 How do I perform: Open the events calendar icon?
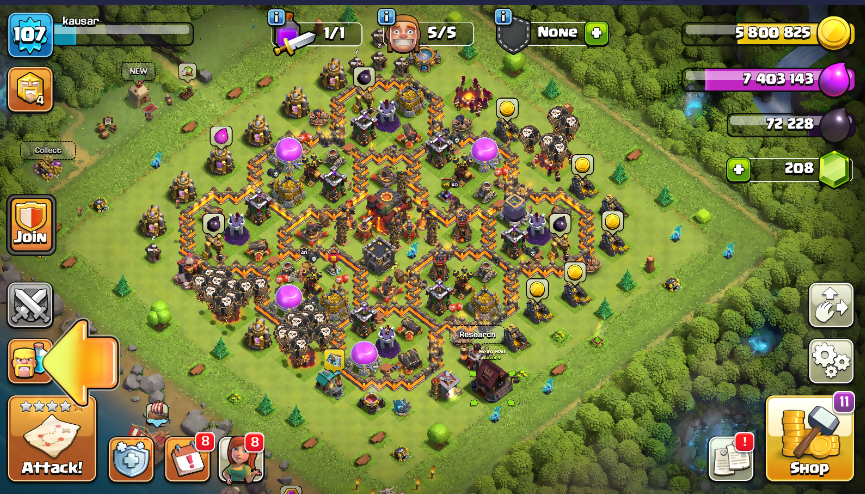click(x=186, y=459)
